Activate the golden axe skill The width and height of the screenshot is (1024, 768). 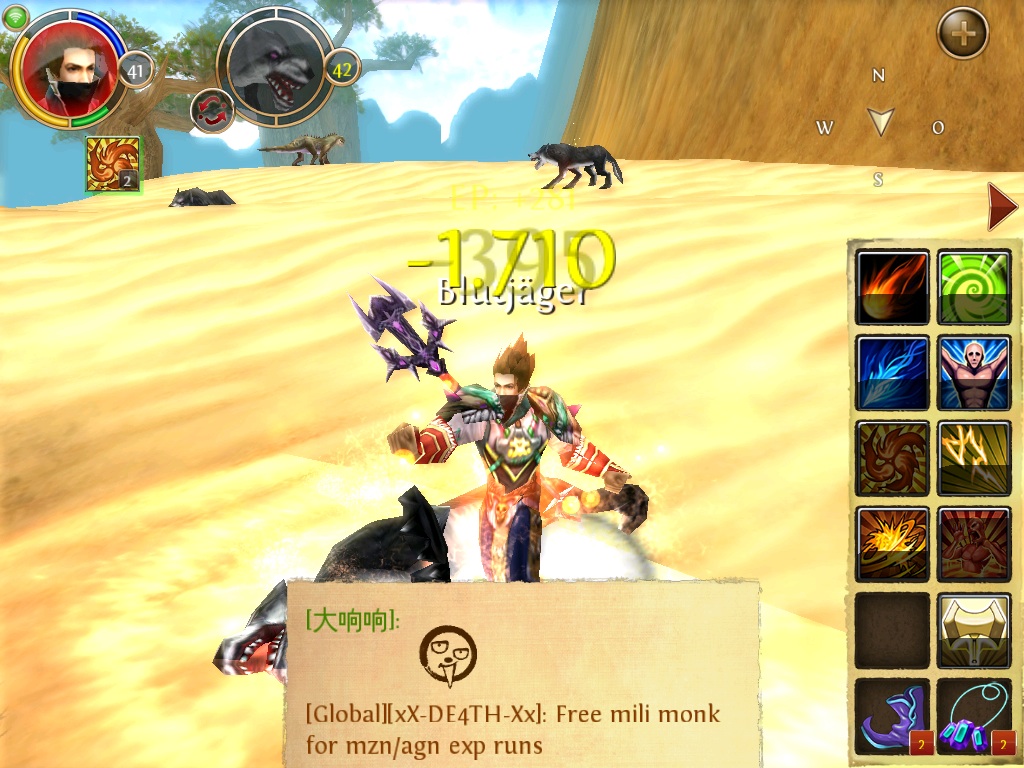coord(974,631)
